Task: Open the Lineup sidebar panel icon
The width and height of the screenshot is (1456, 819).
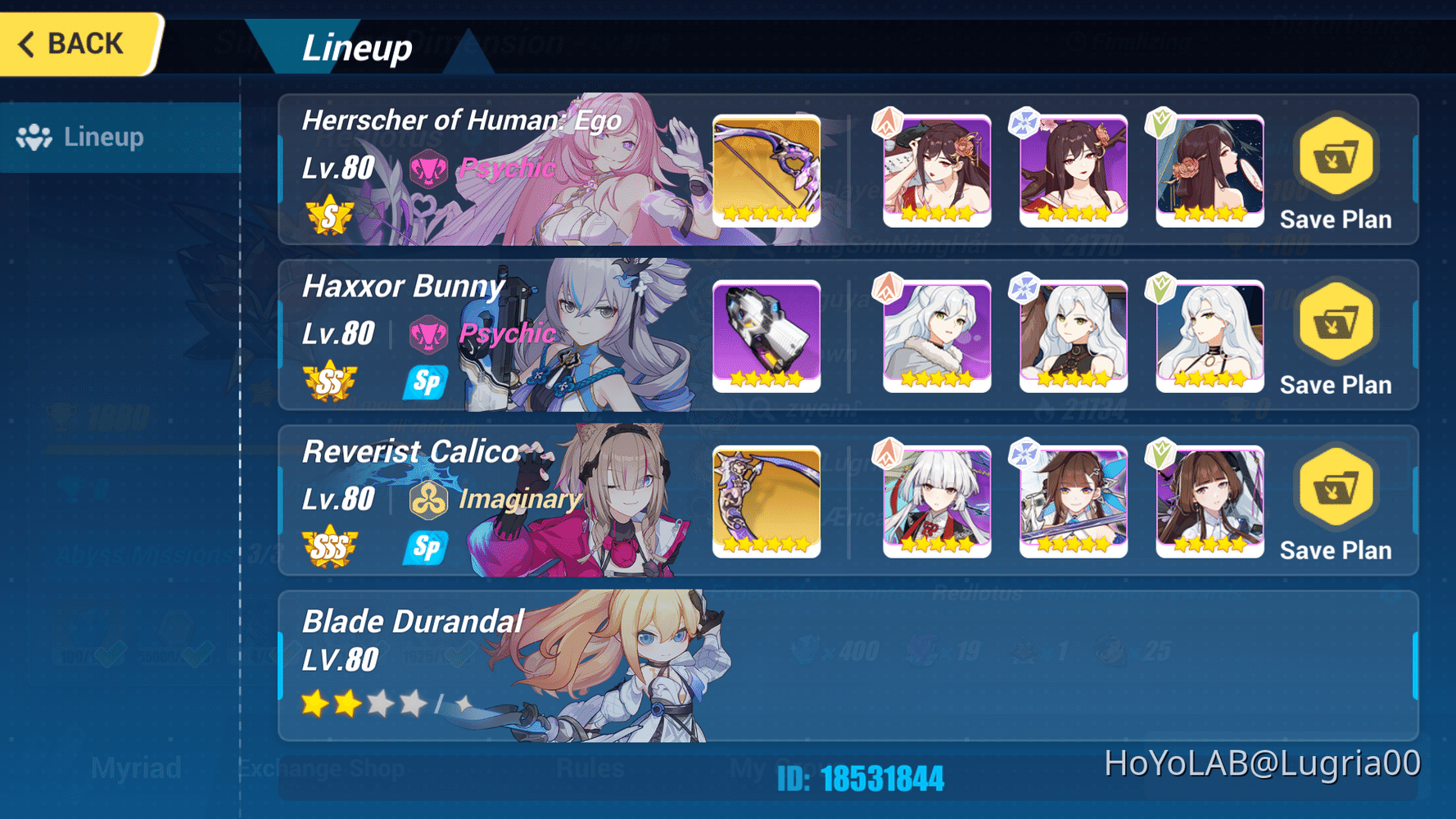Action: (34, 137)
